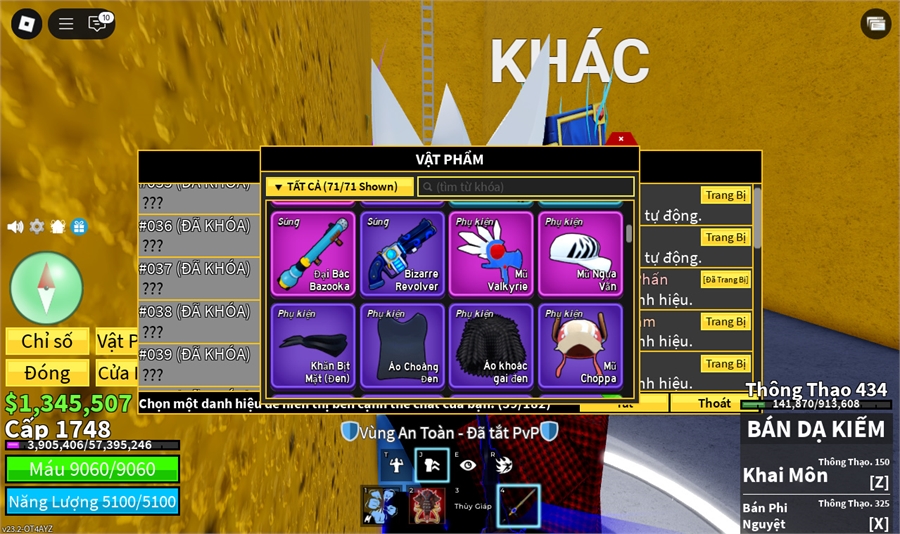Select the Đại Bác Bazooka item

(x=311, y=254)
